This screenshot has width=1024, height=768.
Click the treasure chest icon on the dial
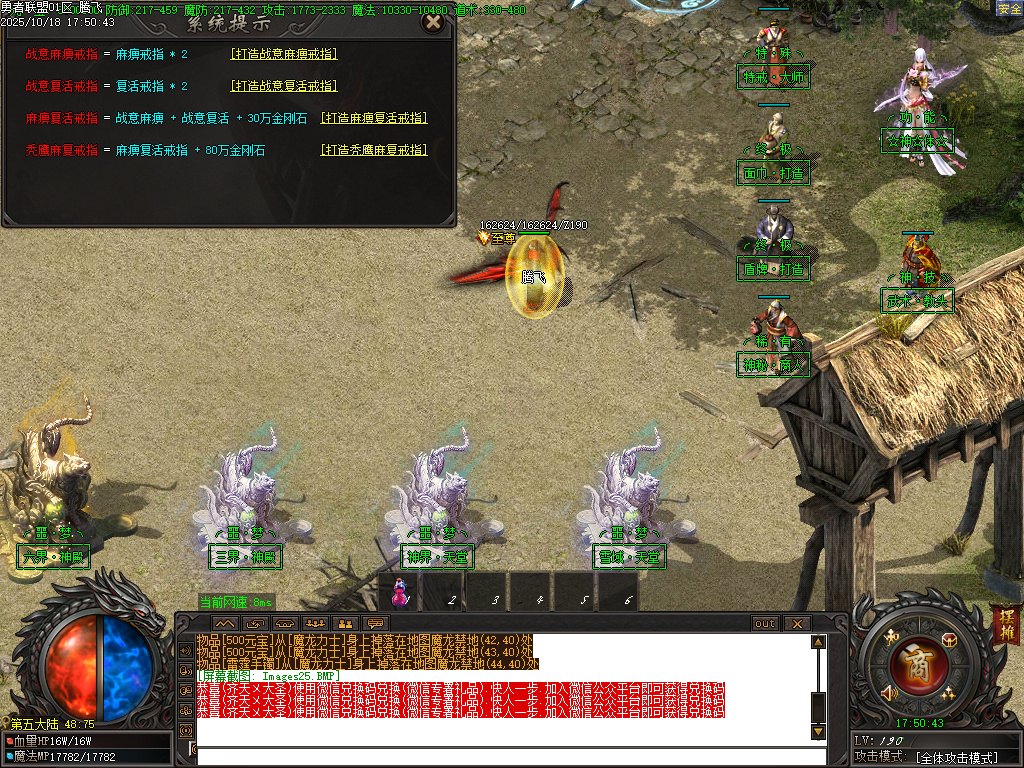point(949,640)
